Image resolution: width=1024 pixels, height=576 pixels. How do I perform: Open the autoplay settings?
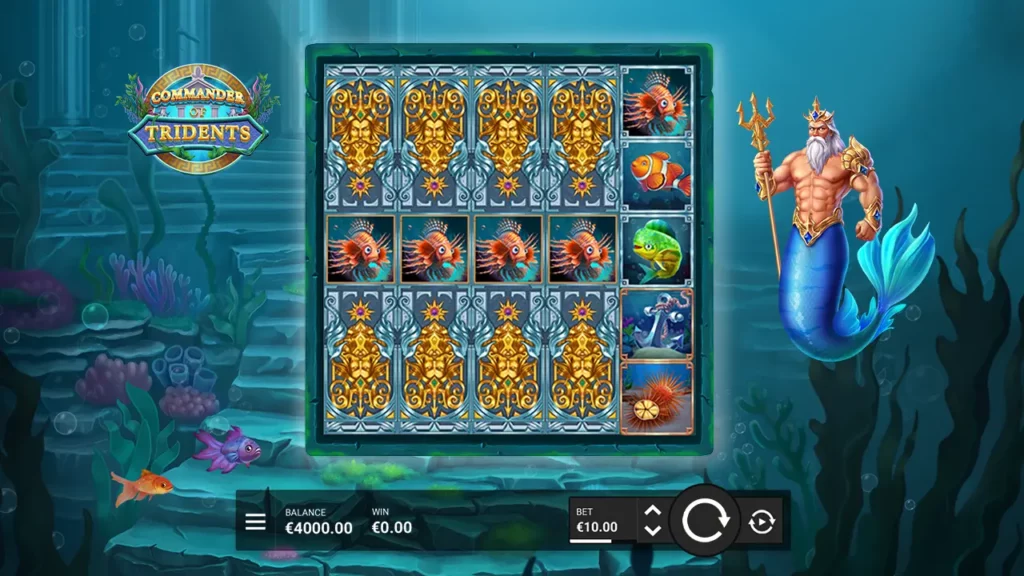pos(762,522)
